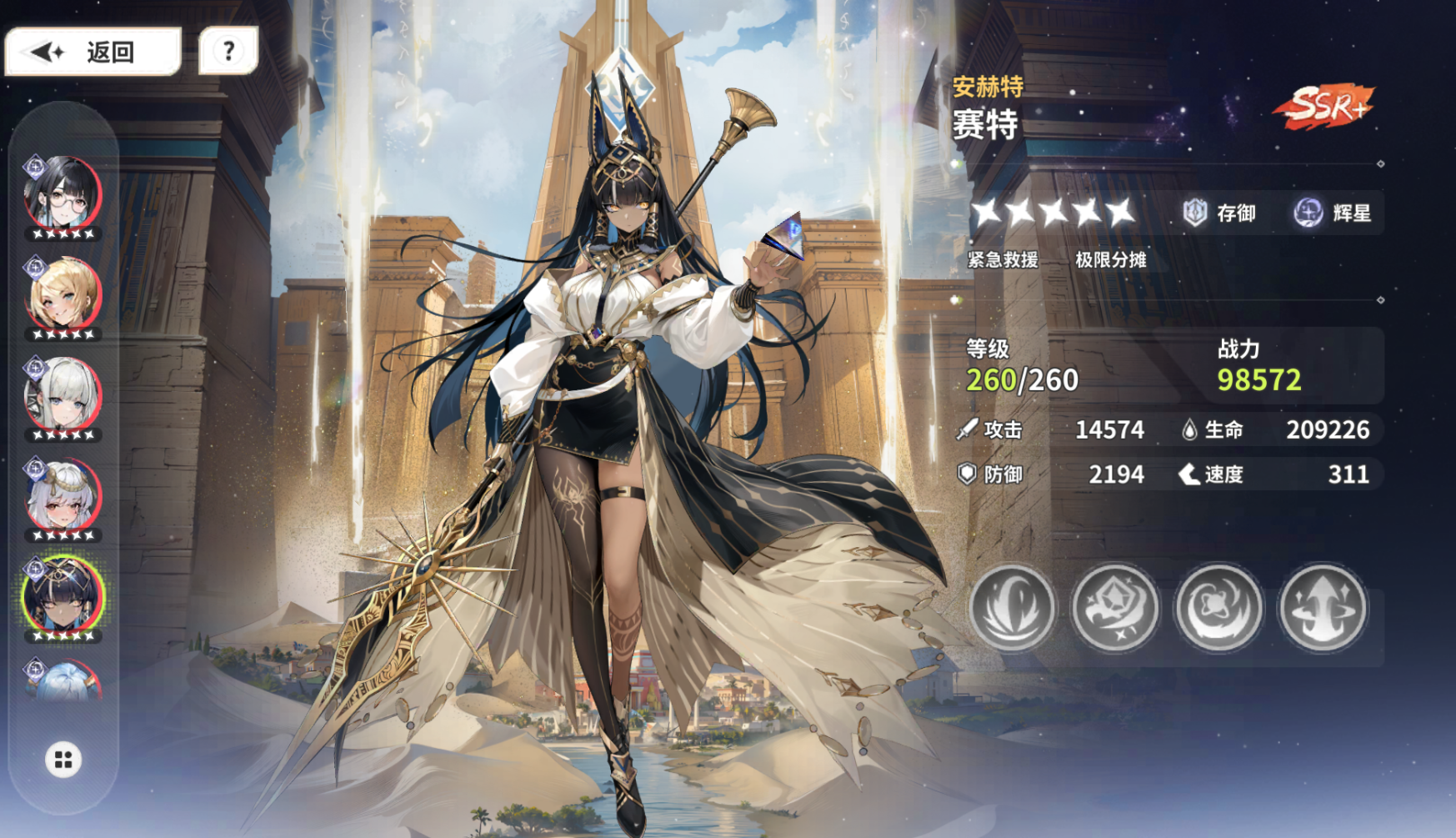Screen dimensions: 1456x838
Task: Click the attack sword stat icon
Action: (x=967, y=430)
